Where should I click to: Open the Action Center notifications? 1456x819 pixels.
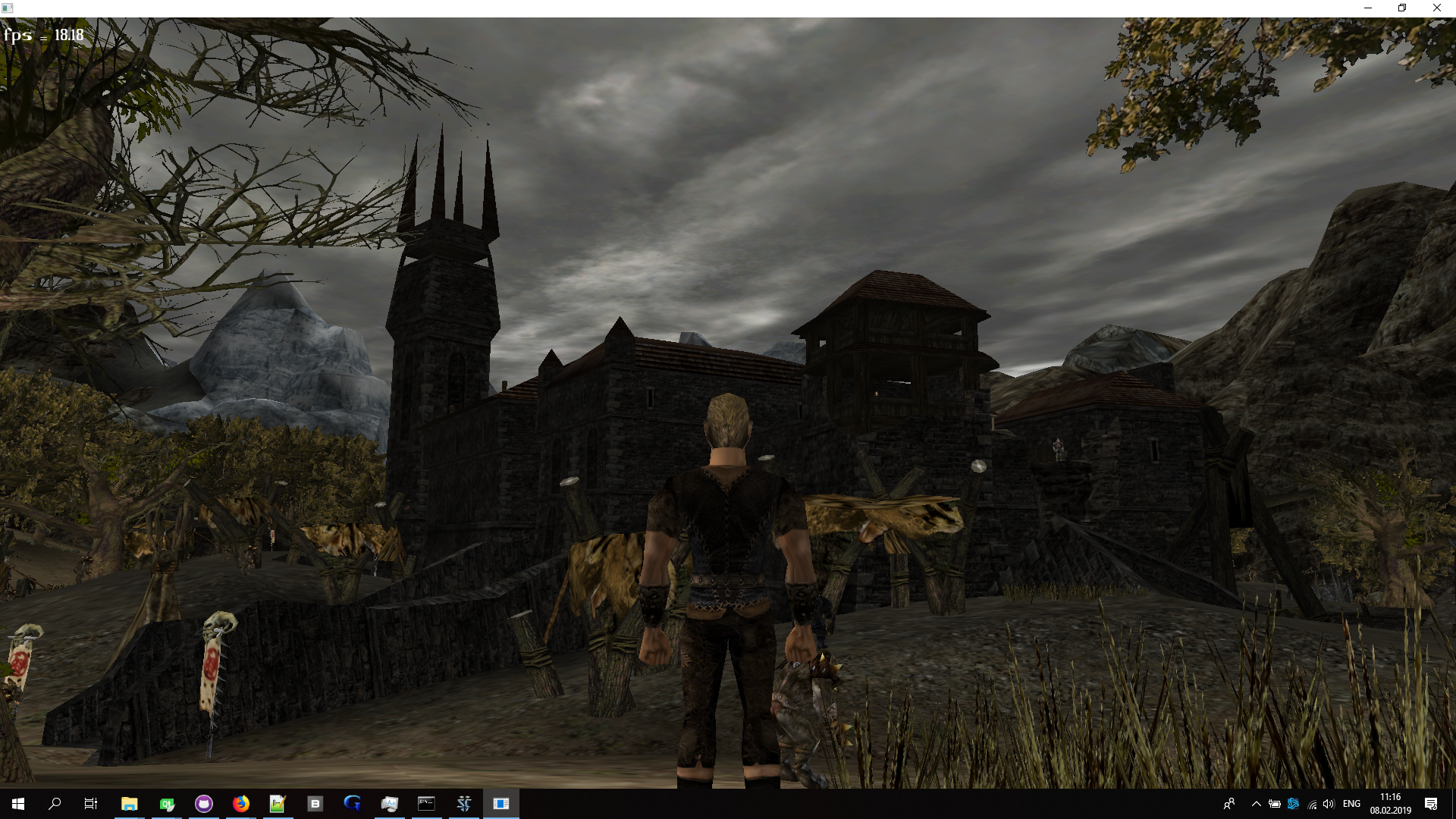pos(1431,805)
